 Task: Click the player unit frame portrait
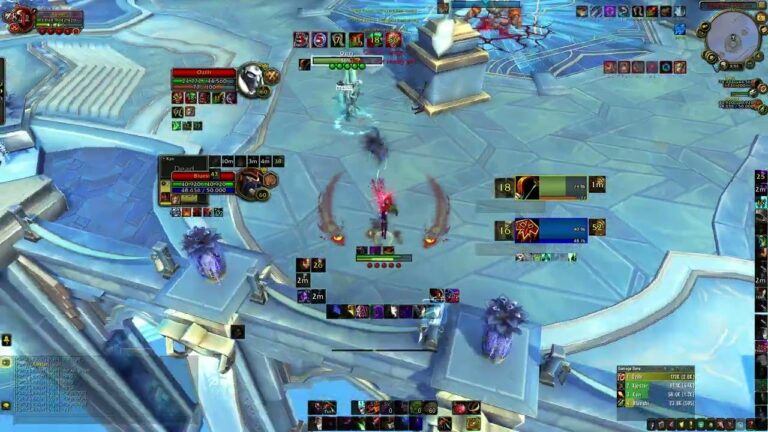pos(21,17)
